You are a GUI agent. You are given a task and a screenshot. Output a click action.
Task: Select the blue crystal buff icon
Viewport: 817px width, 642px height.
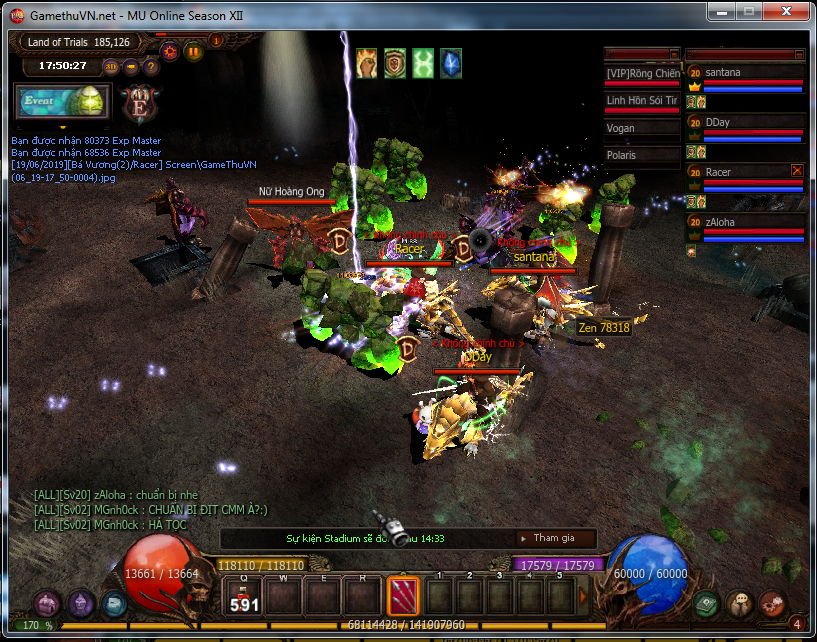pyautogui.click(x=451, y=63)
